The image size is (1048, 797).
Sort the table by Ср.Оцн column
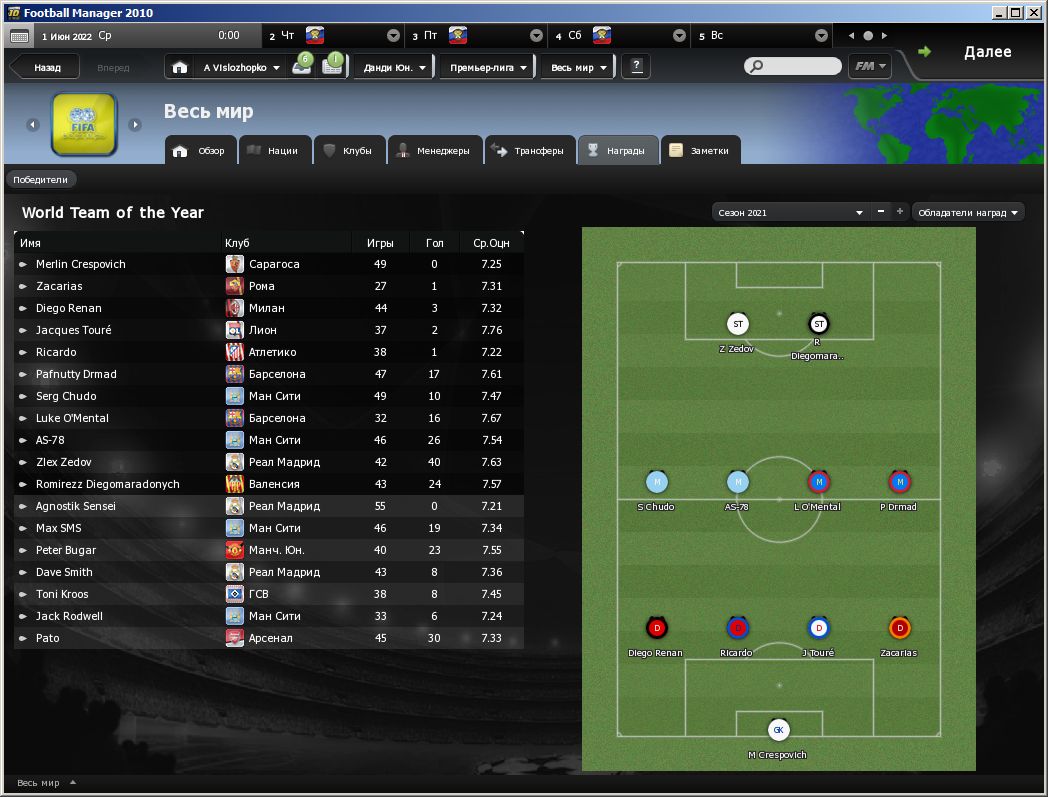tap(491, 243)
